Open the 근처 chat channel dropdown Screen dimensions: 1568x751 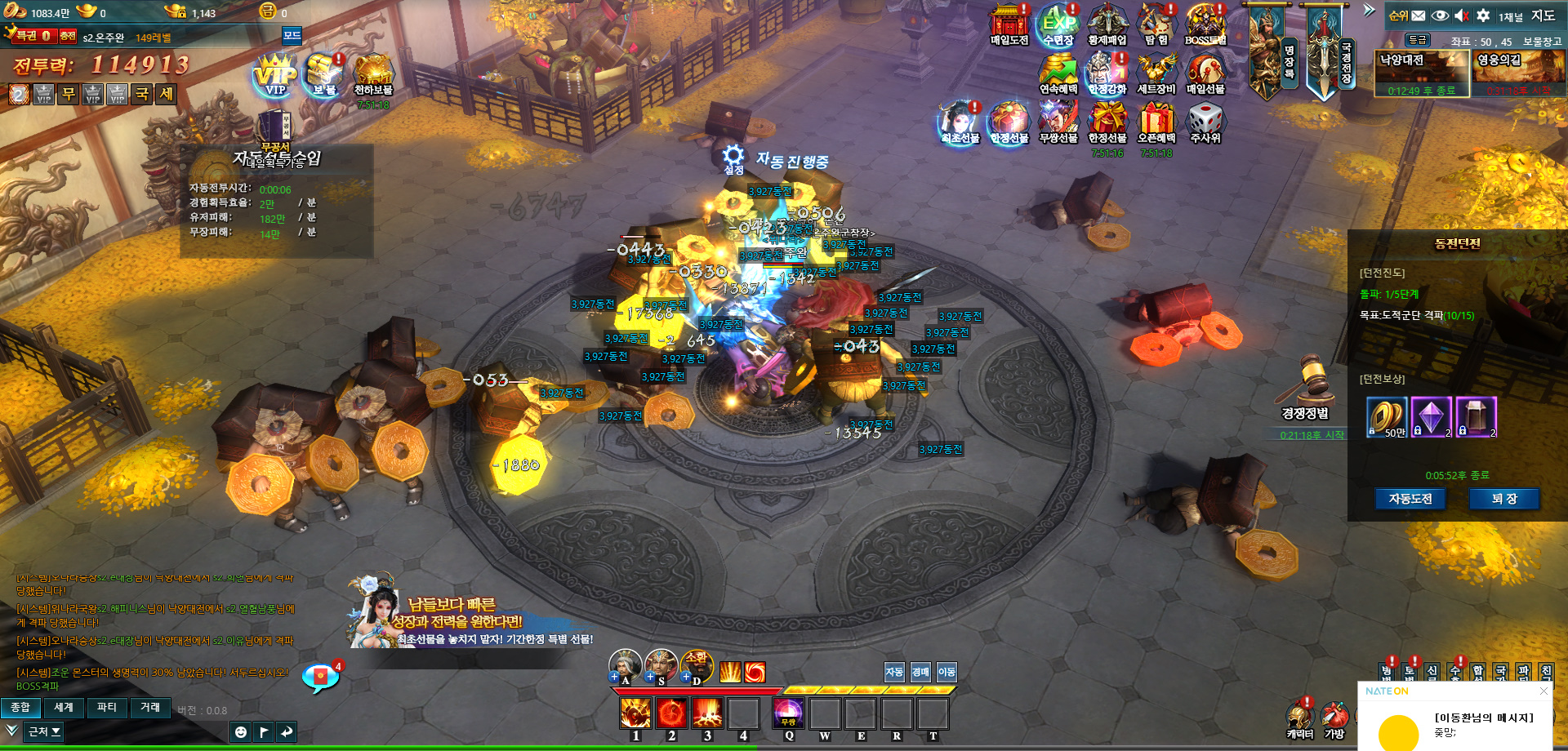click(44, 731)
